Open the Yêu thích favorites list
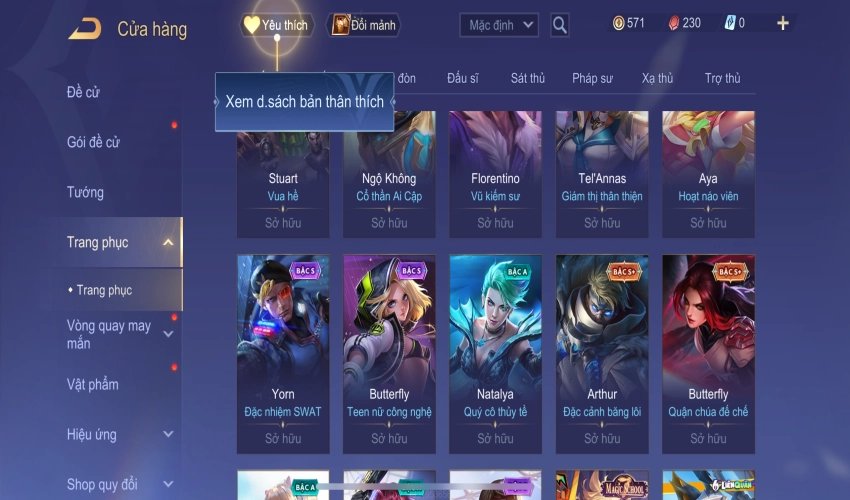 click(275, 25)
